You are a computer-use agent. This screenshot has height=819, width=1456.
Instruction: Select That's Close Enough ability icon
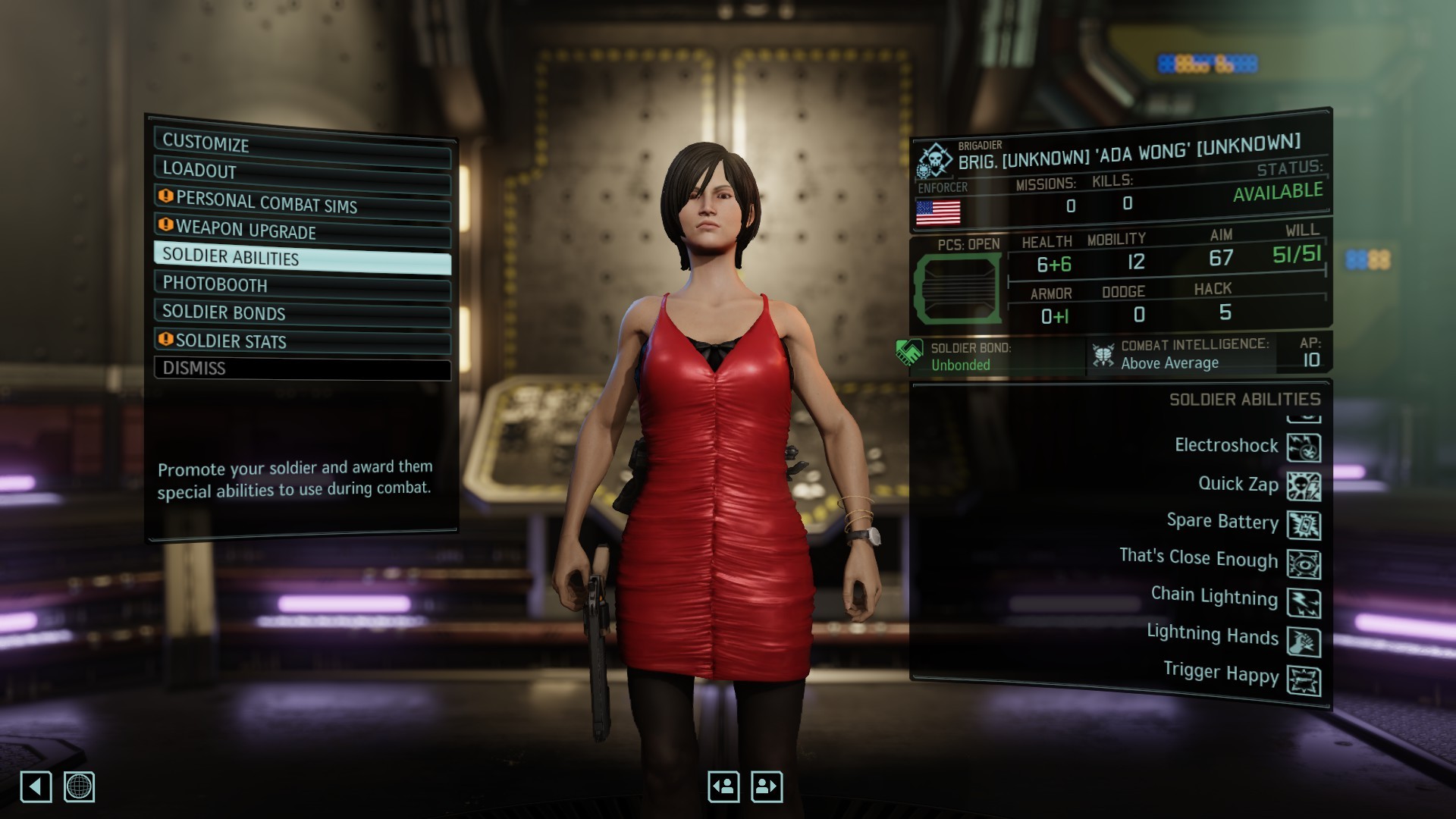click(1304, 564)
